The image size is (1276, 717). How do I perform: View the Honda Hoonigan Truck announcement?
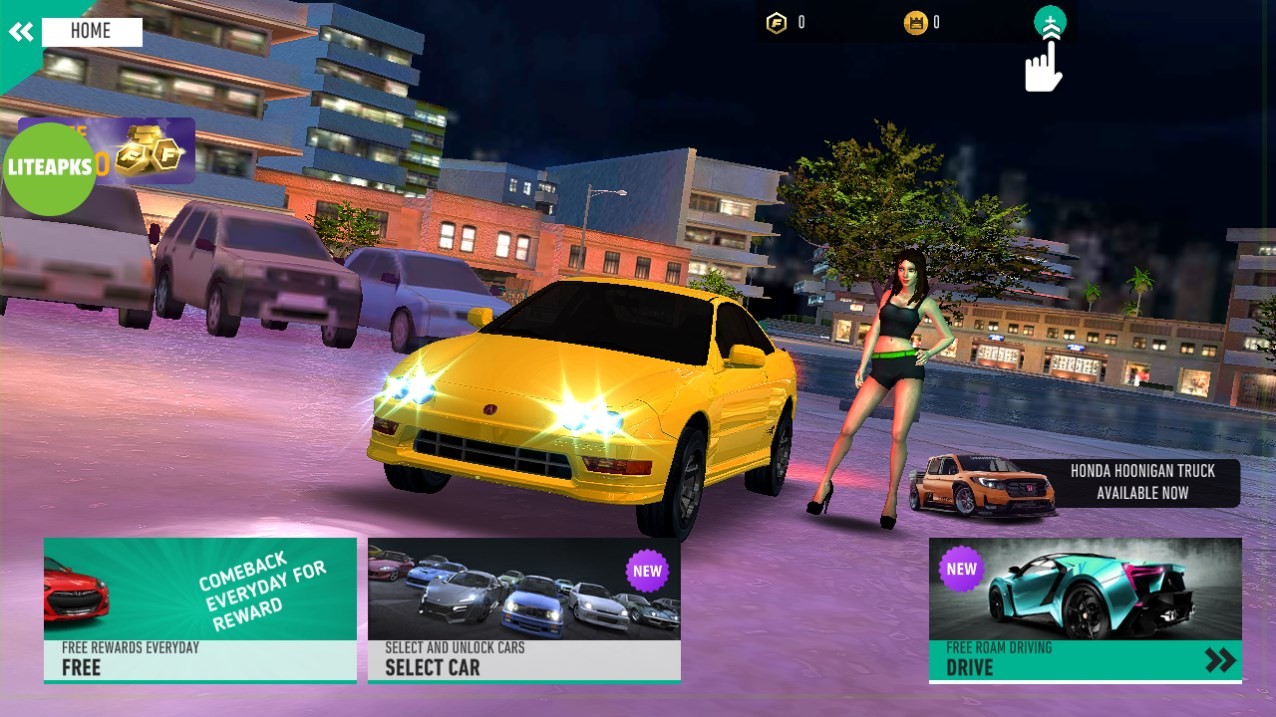point(1075,483)
